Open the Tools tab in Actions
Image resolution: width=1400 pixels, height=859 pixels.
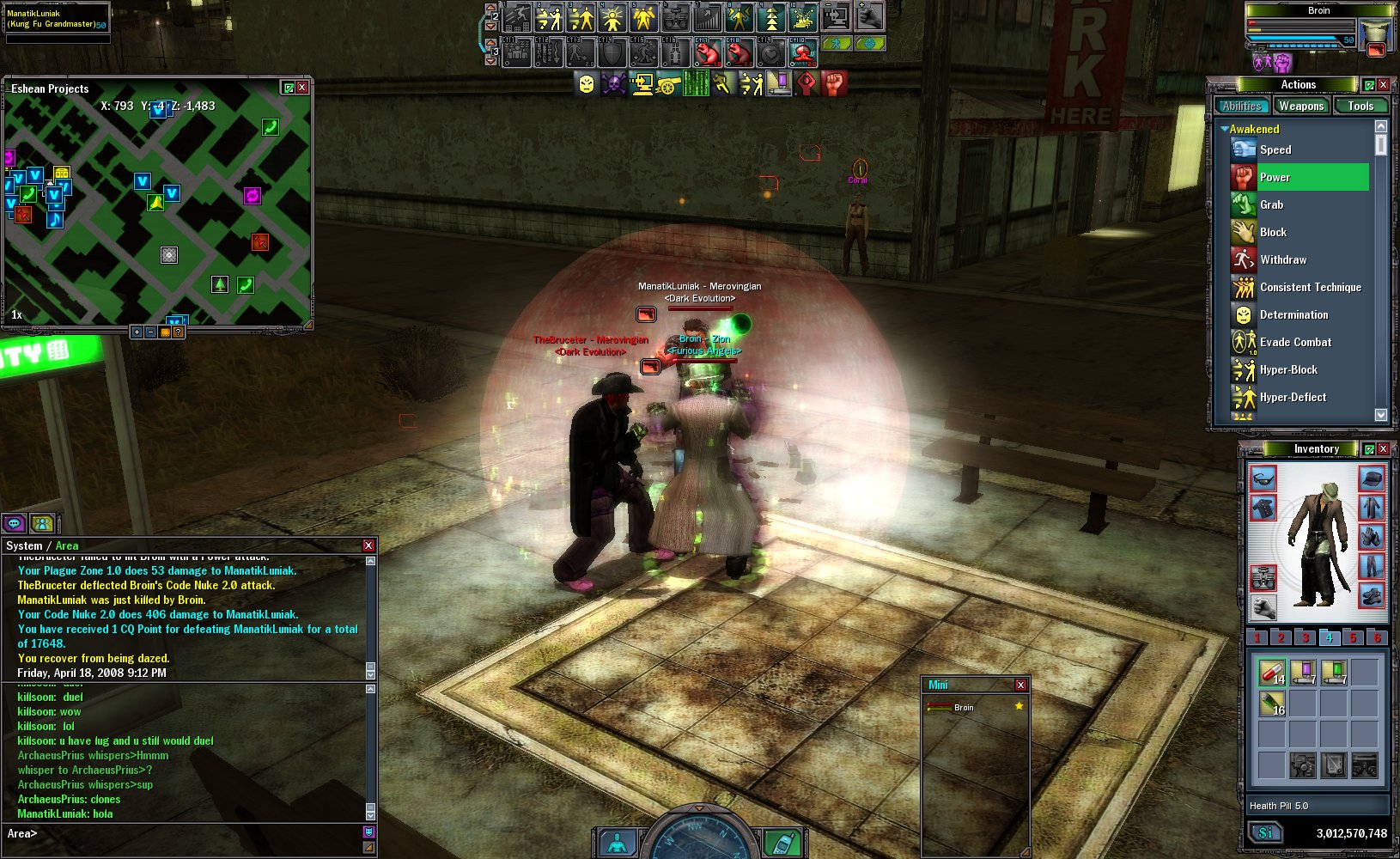tap(1360, 107)
